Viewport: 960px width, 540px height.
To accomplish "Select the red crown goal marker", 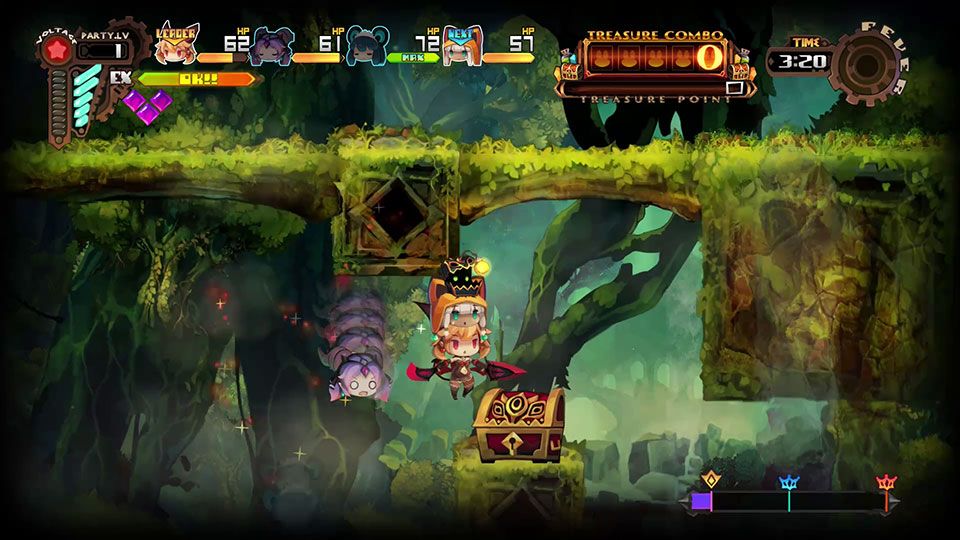I will tap(885, 484).
